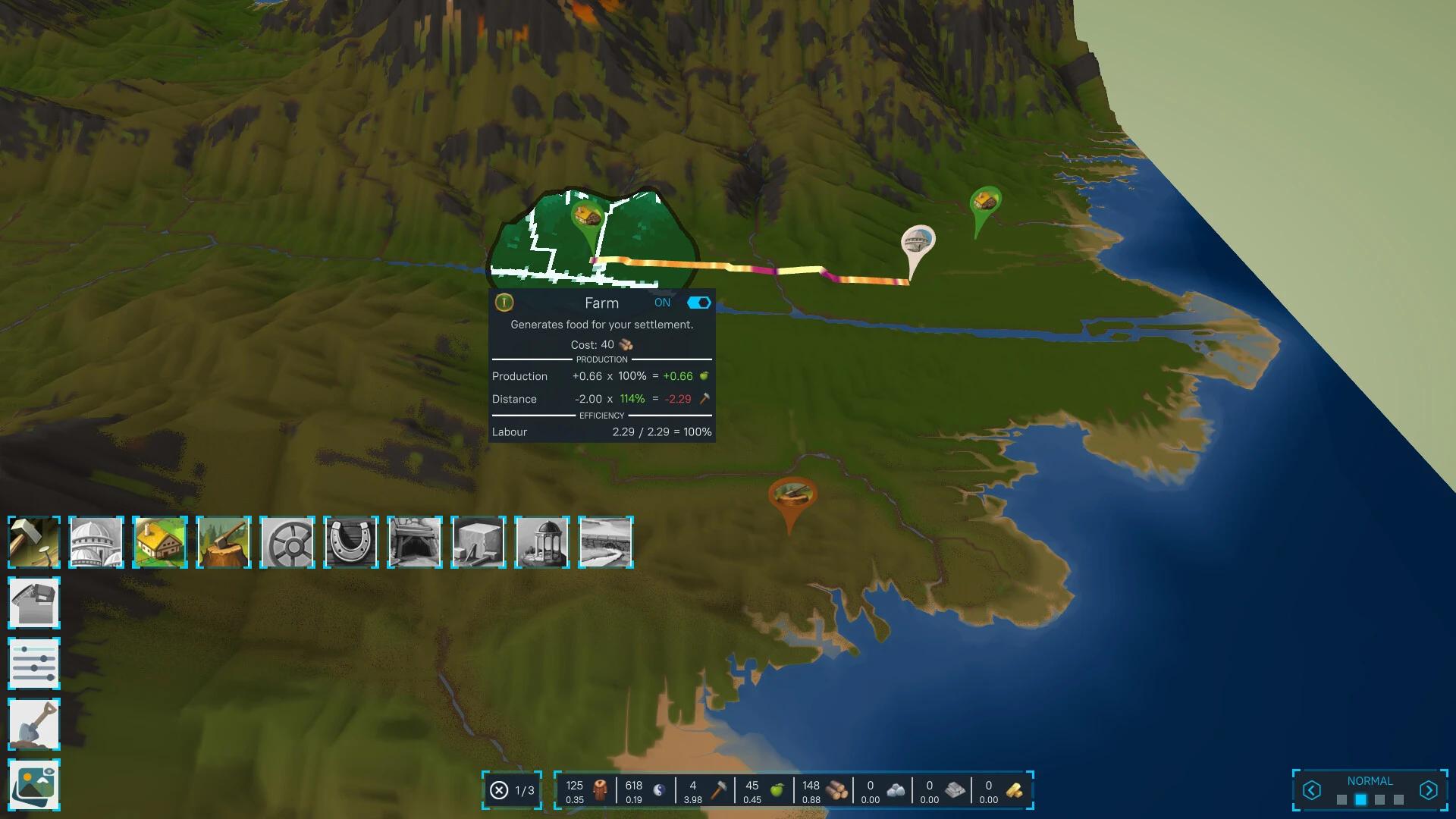Viewport: 1456px width, 819px height.
Task: Select the hammer construction tool
Action: click(x=34, y=541)
